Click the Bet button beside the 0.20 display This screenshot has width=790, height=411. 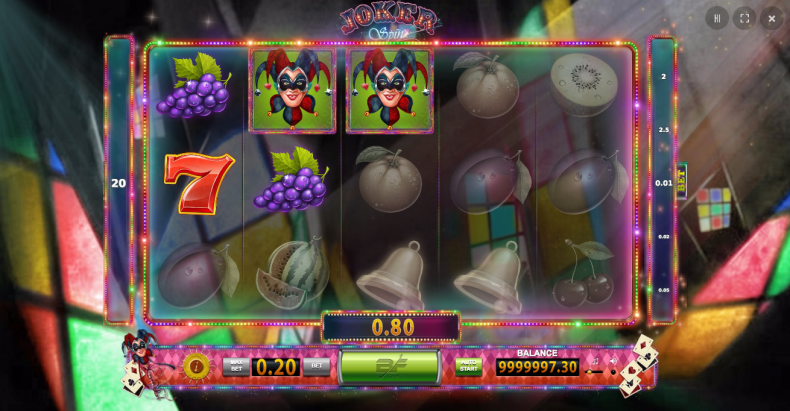coord(316,366)
